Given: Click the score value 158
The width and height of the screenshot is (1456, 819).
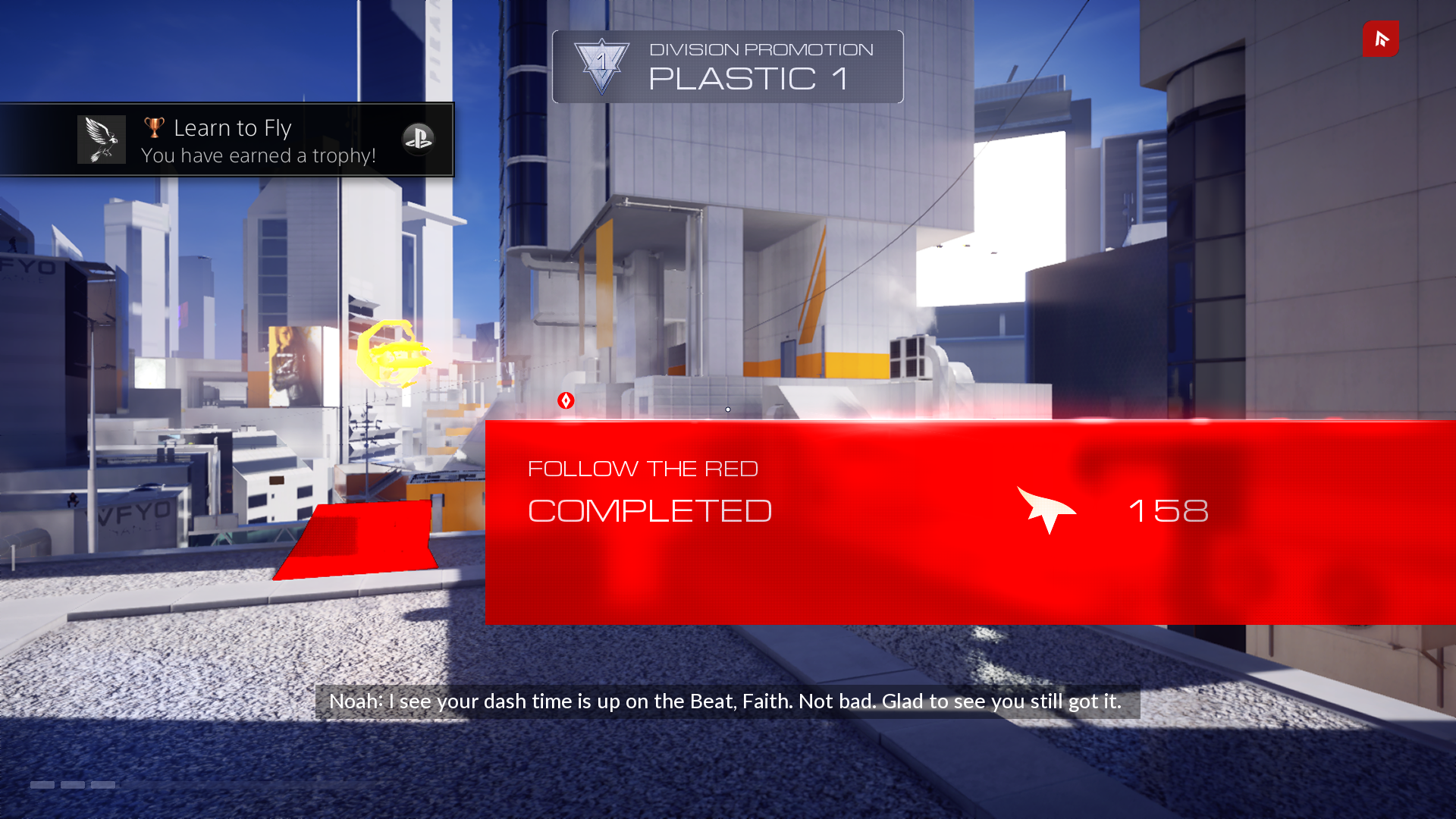Looking at the screenshot, I should (1169, 510).
